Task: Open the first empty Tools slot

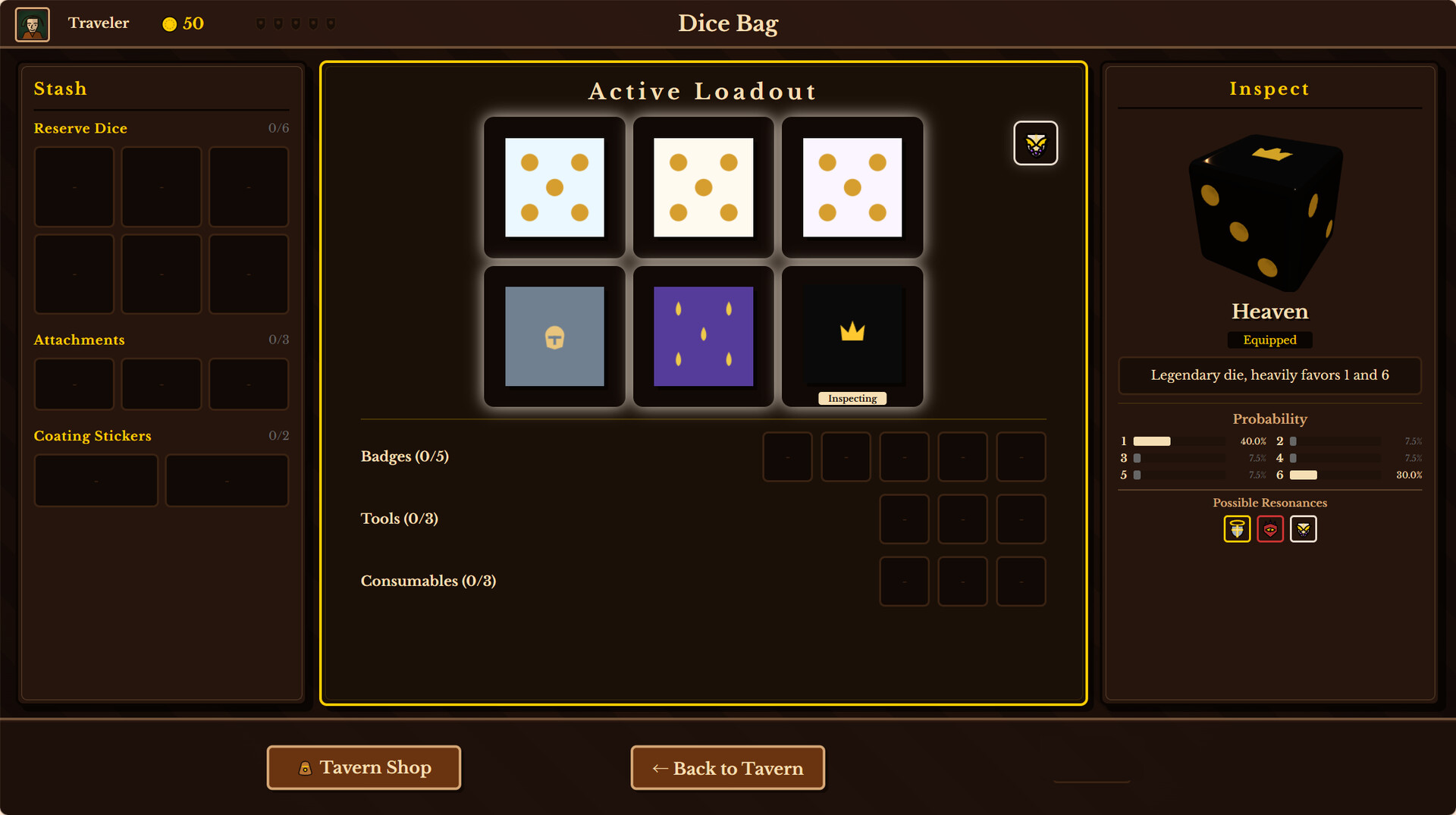Action: click(x=904, y=519)
